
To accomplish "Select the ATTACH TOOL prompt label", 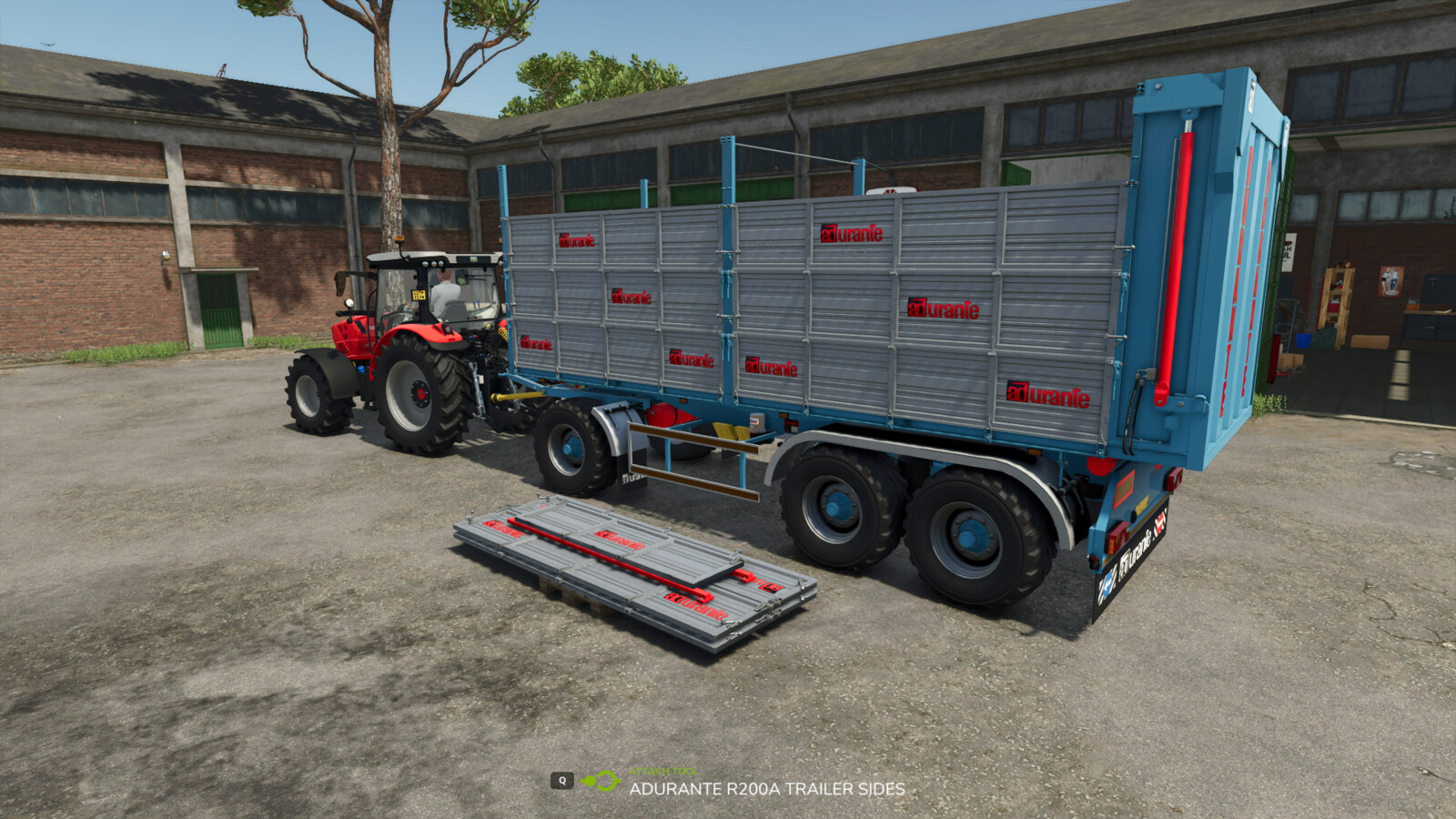I will click(x=662, y=772).
